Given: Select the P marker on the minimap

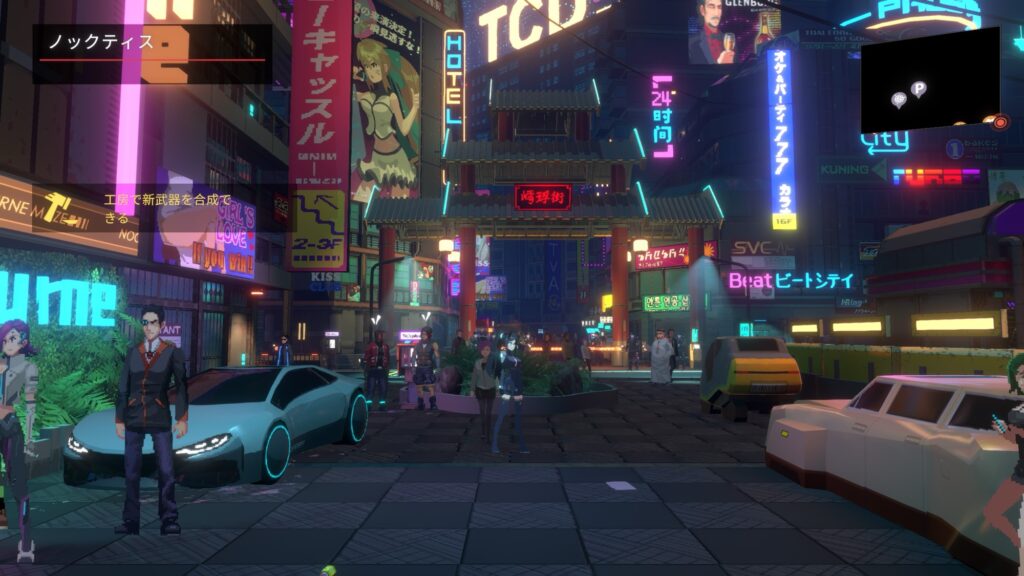Looking at the screenshot, I should (918, 89).
